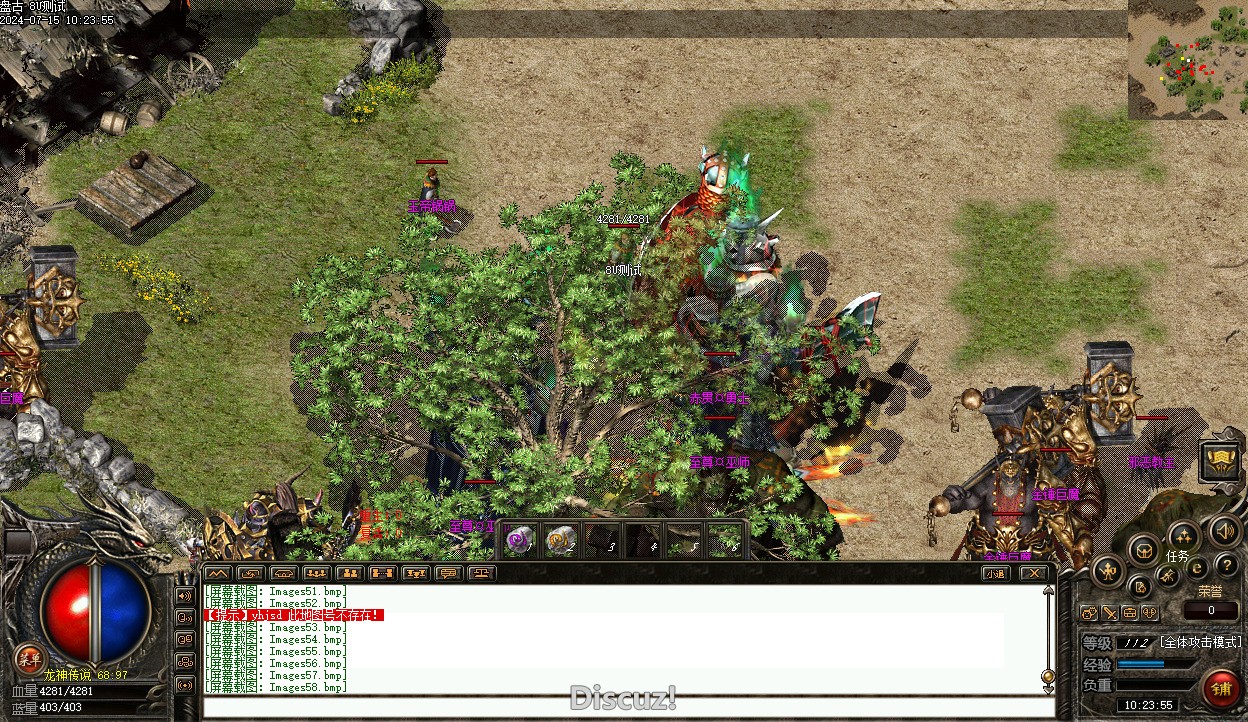Click the crossed sword small square icon
Screen dimensions: 1248x722
pos(1110,613)
